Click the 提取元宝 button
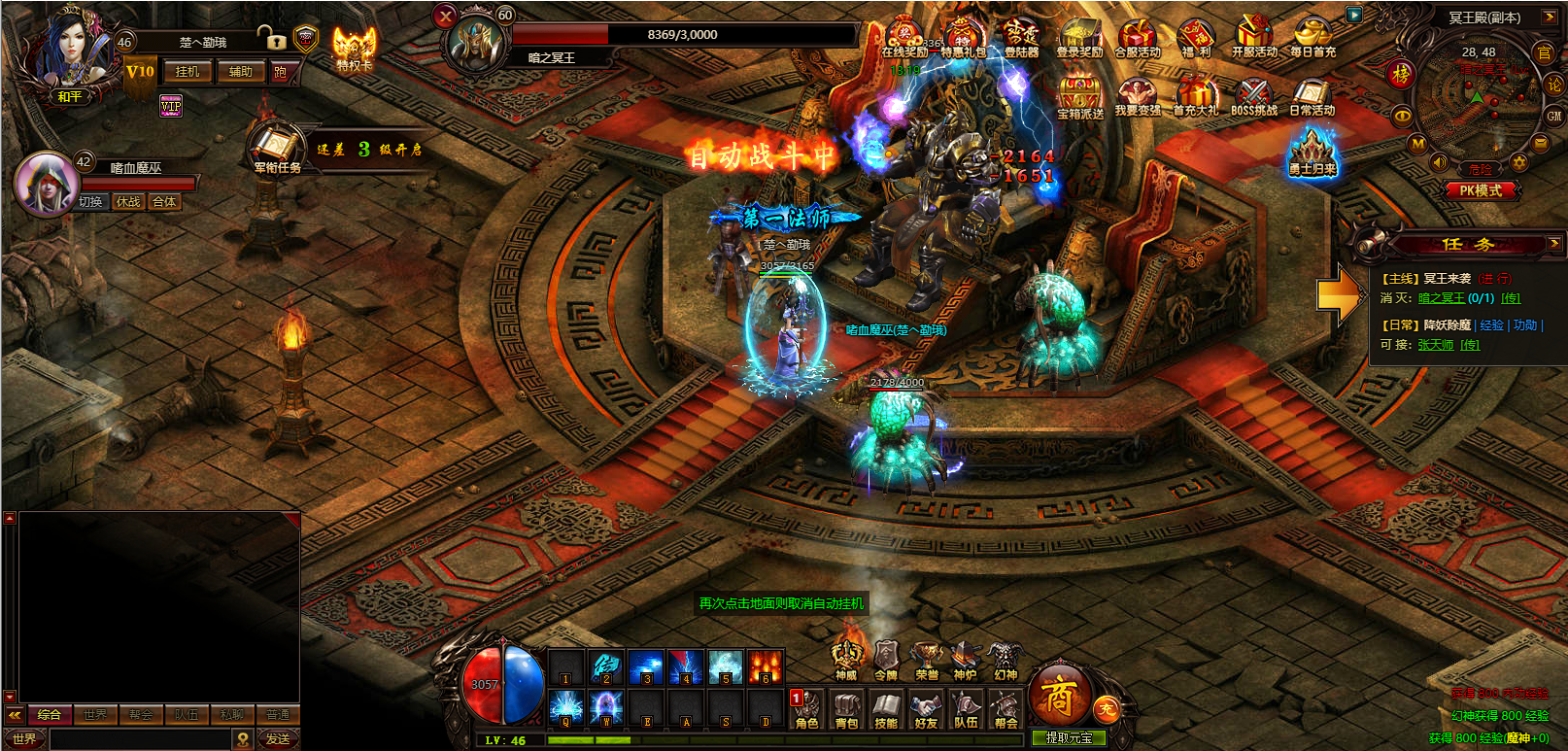The height and width of the screenshot is (751, 1568). (x=1069, y=738)
